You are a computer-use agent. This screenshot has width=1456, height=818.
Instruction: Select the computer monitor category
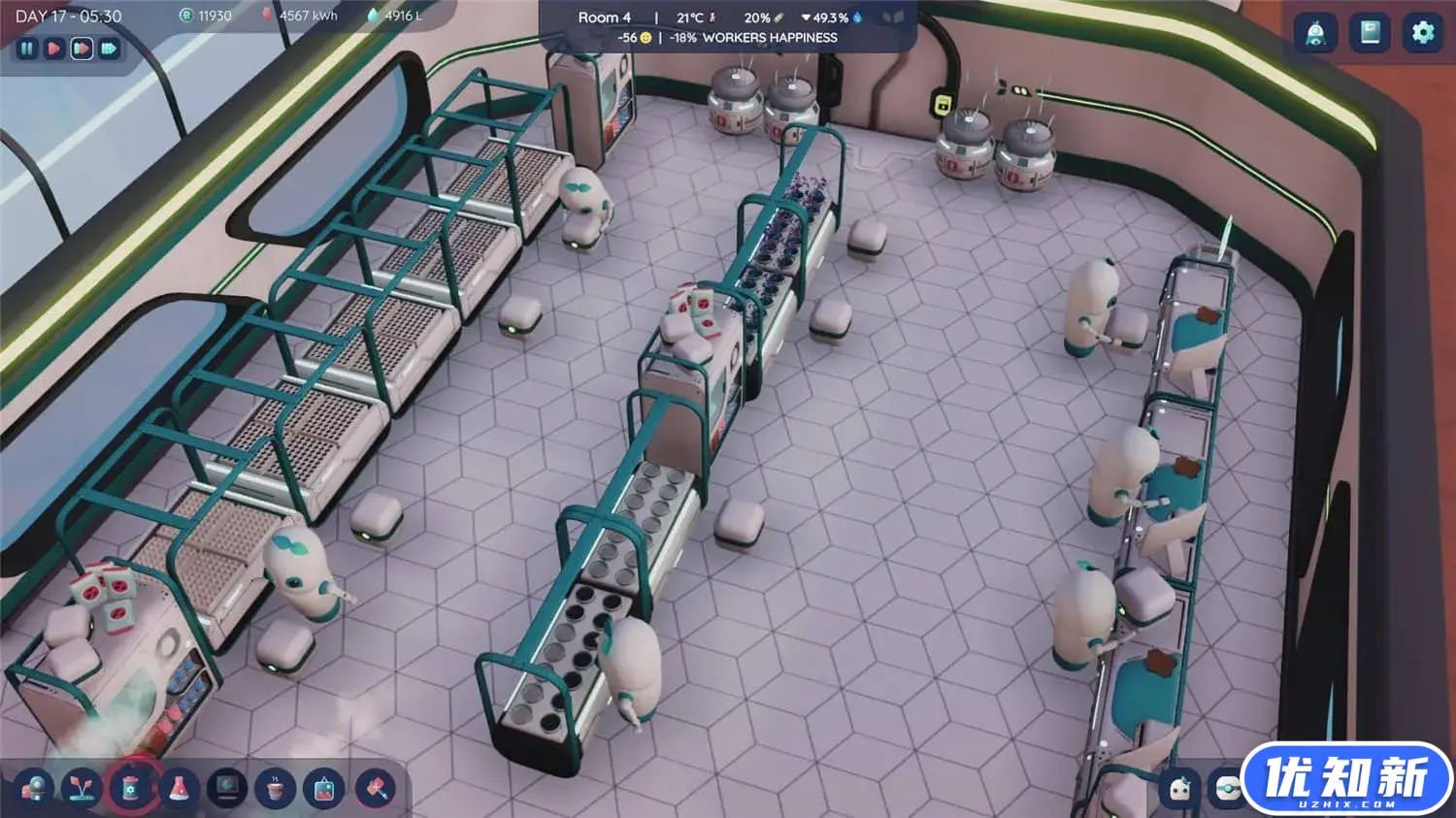228,788
